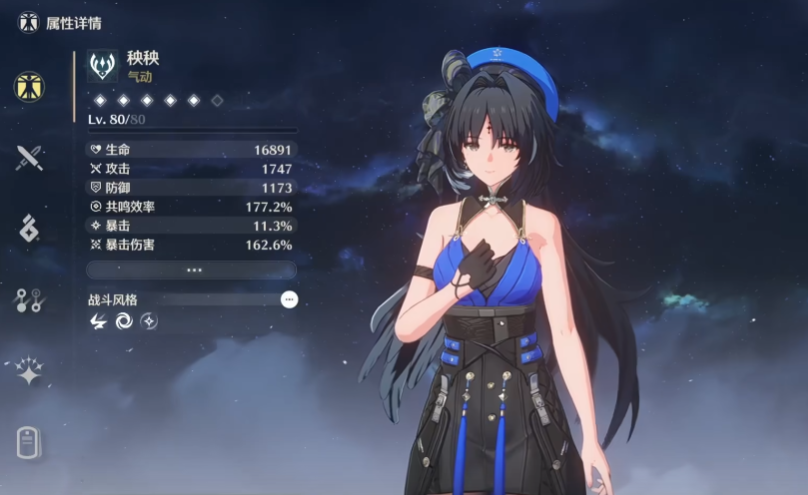Click the swirl combat style icon

click(x=124, y=321)
